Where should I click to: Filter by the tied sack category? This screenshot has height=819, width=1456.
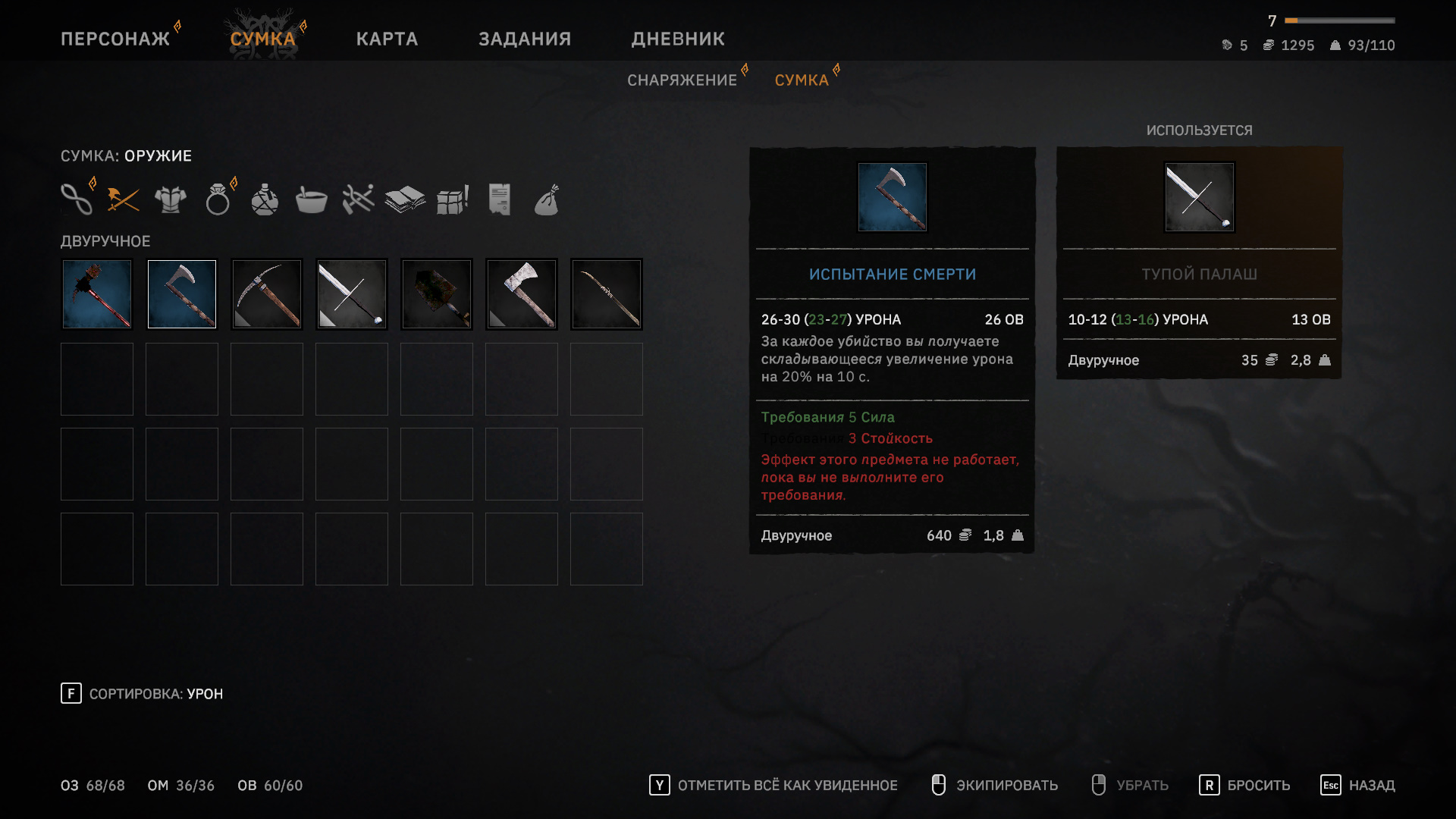coord(546,200)
